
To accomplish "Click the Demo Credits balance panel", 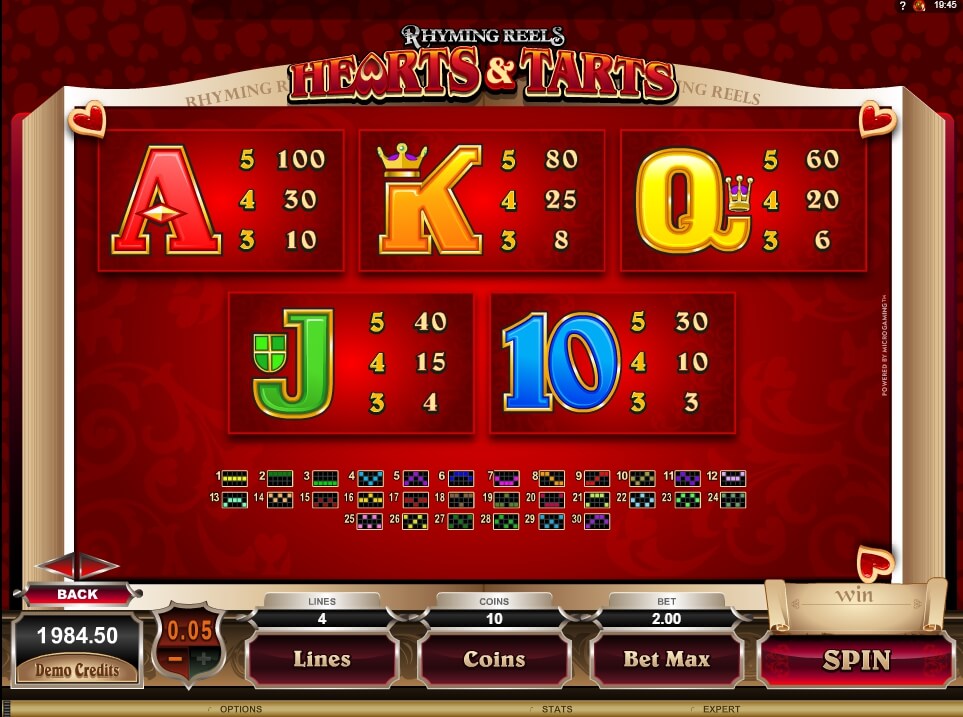I will (x=78, y=652).
